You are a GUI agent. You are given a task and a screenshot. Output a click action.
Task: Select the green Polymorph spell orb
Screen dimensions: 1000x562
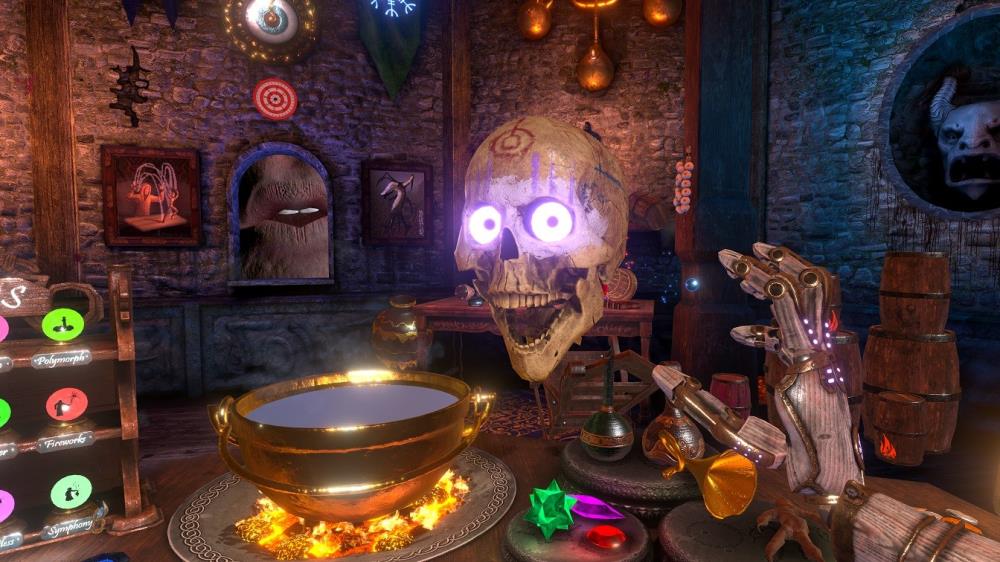click(63, 324)
